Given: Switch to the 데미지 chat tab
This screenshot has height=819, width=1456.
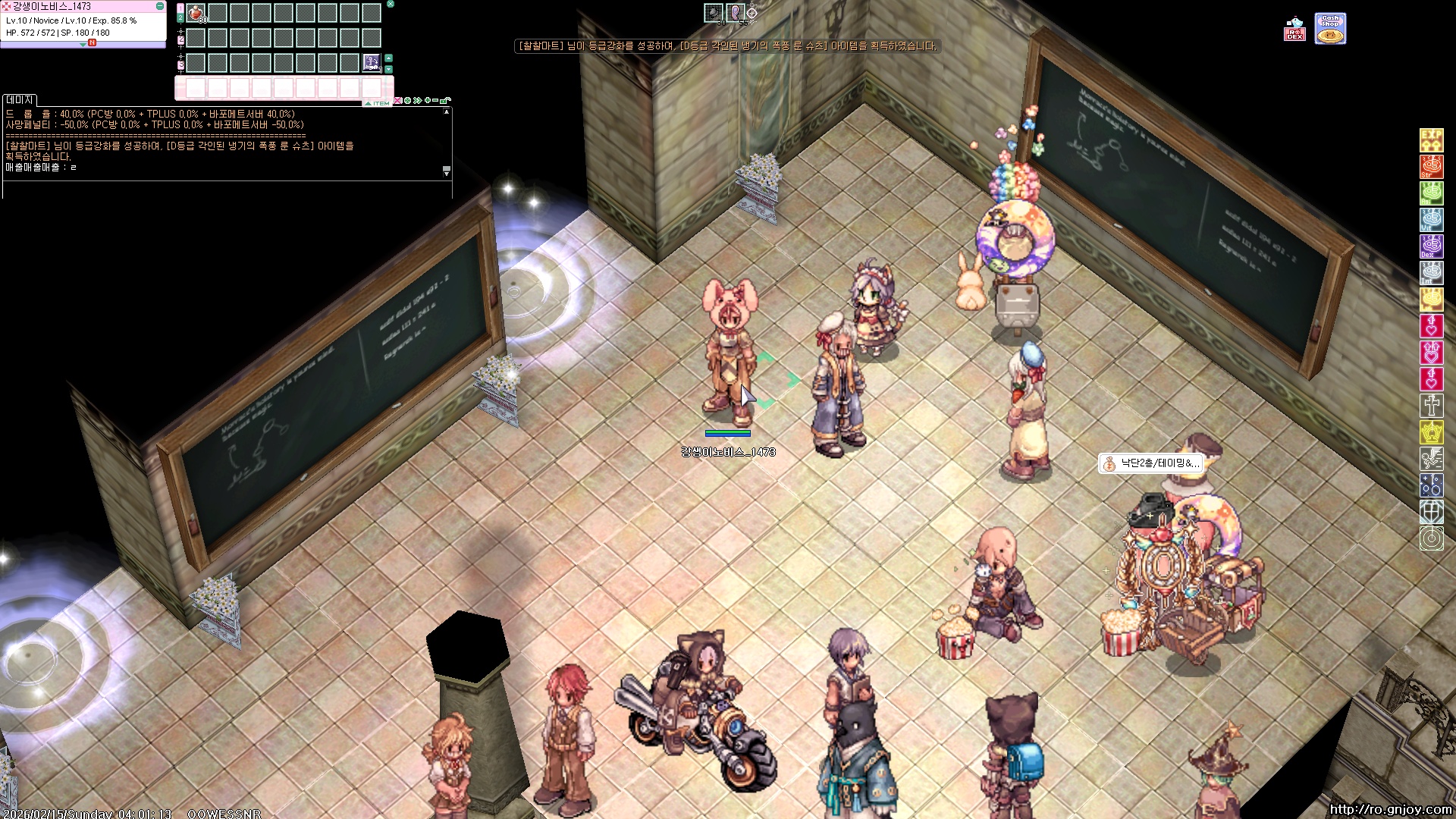Looking at the screenshot, I should 20,100.
